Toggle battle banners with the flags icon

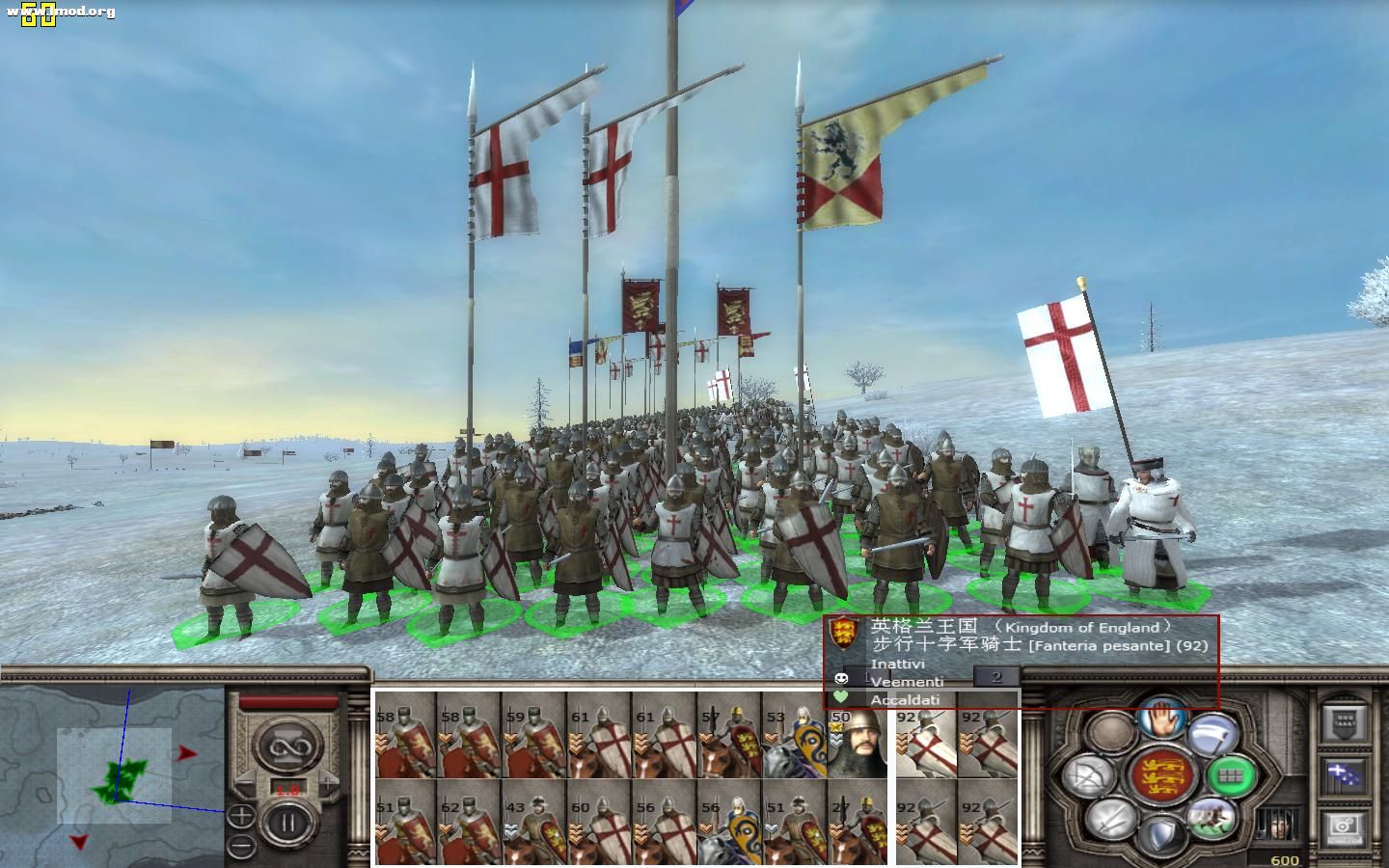(1342, 775)
